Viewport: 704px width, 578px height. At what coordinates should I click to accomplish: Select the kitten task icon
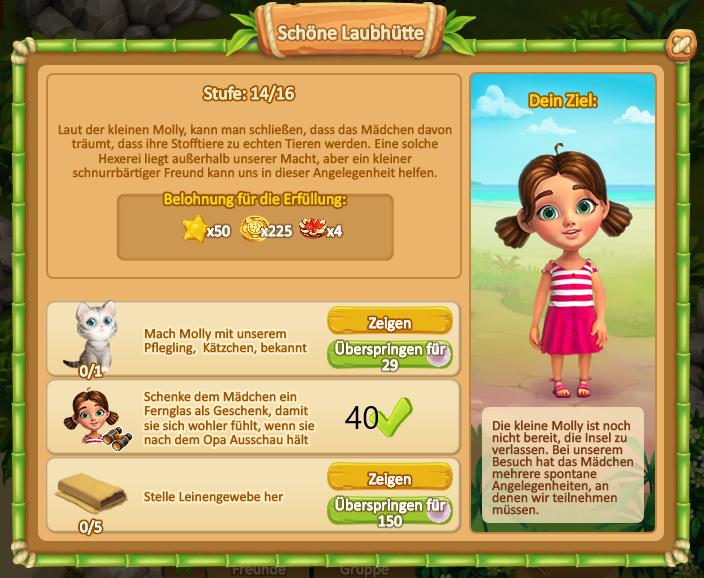point(90,334)
